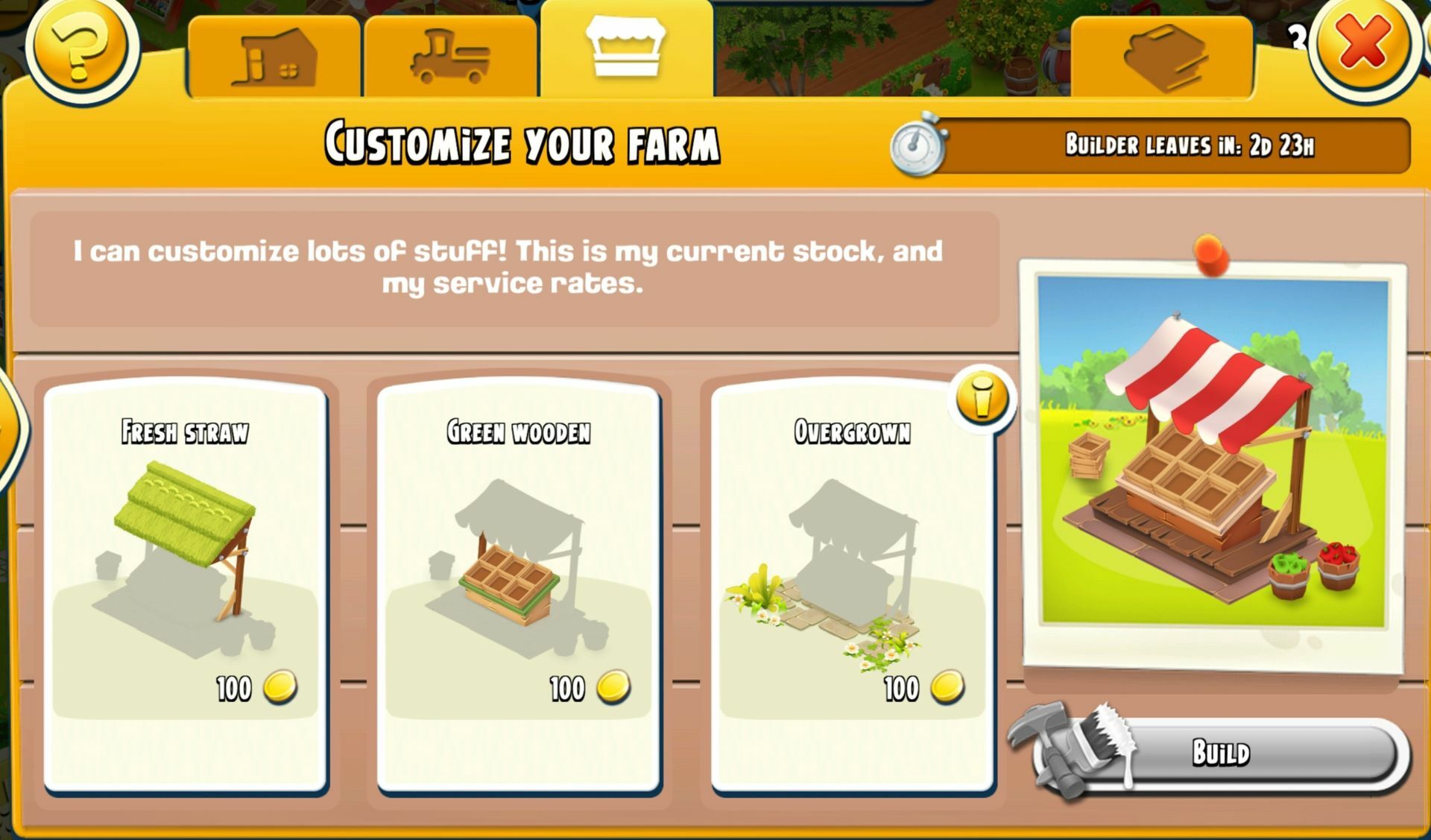Click the Build button
The width and height of the screenshot is (1431, 840).
[1219, 753]
